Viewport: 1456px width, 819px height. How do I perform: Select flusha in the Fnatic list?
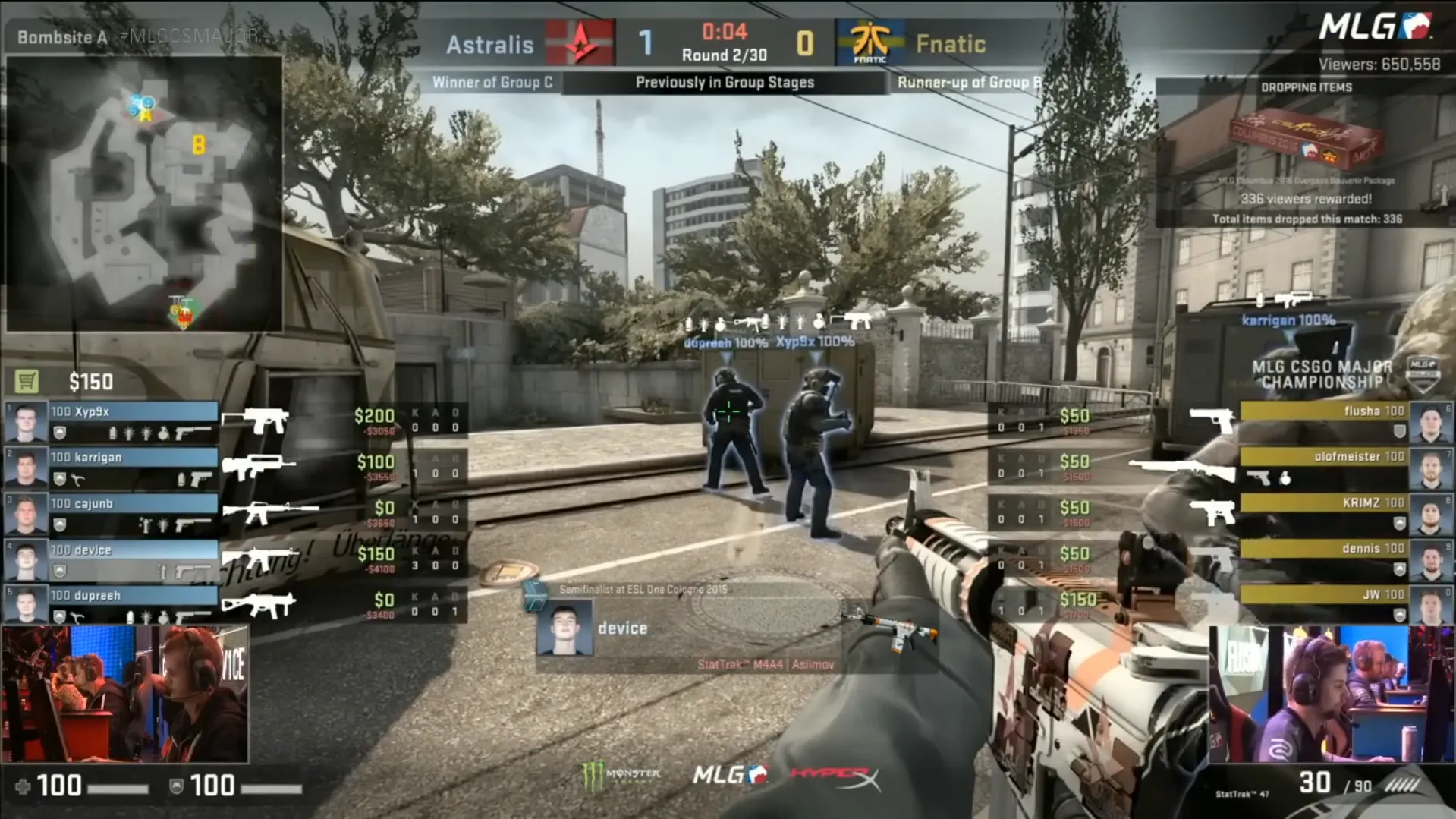tap(1324, 422)
